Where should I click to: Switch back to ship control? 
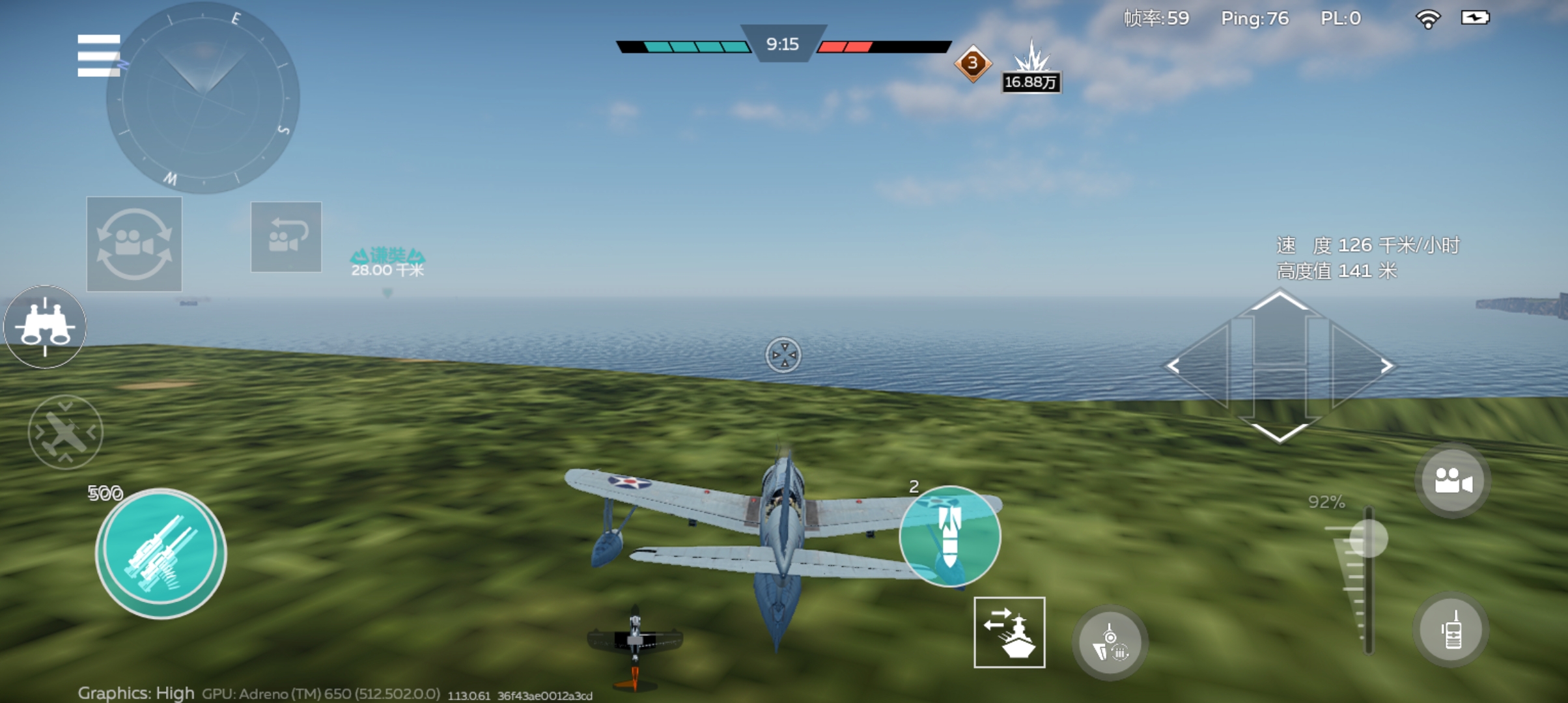coord(1009,632)
